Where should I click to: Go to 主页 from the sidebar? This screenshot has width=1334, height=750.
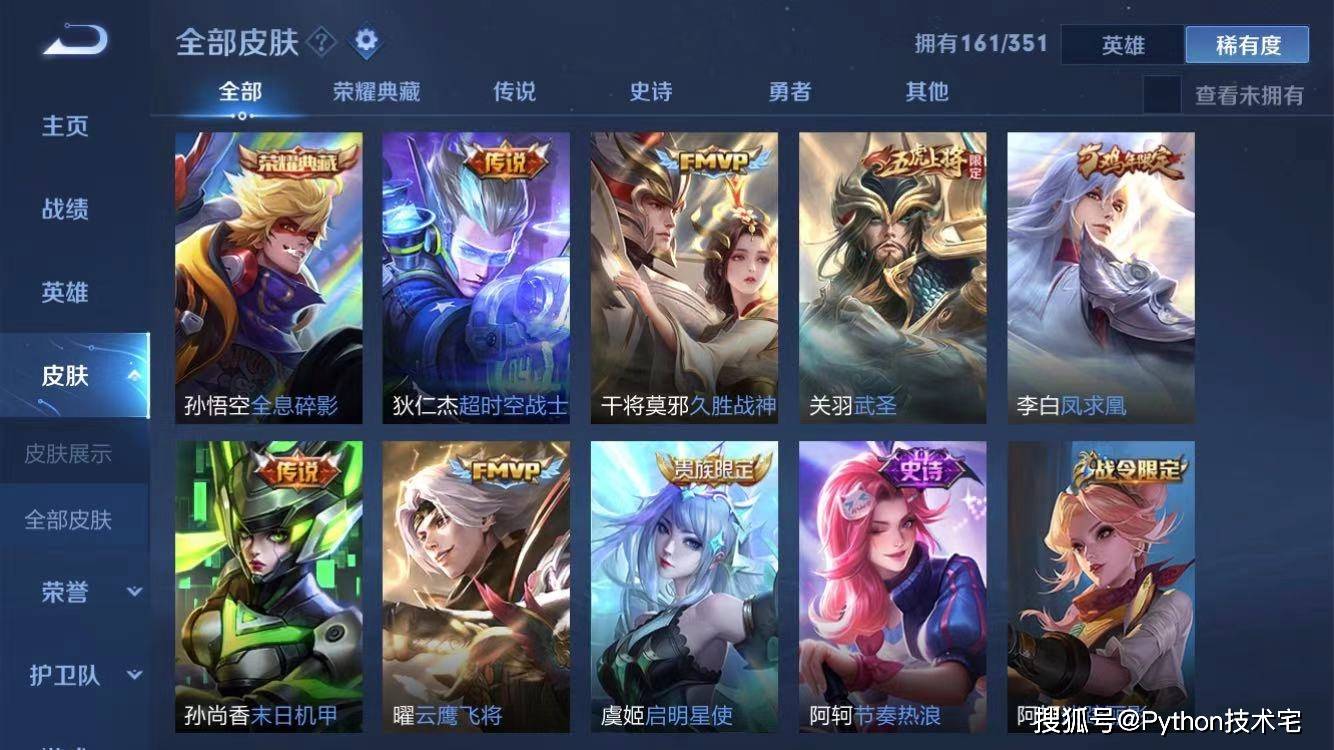[x=64, y=126]
